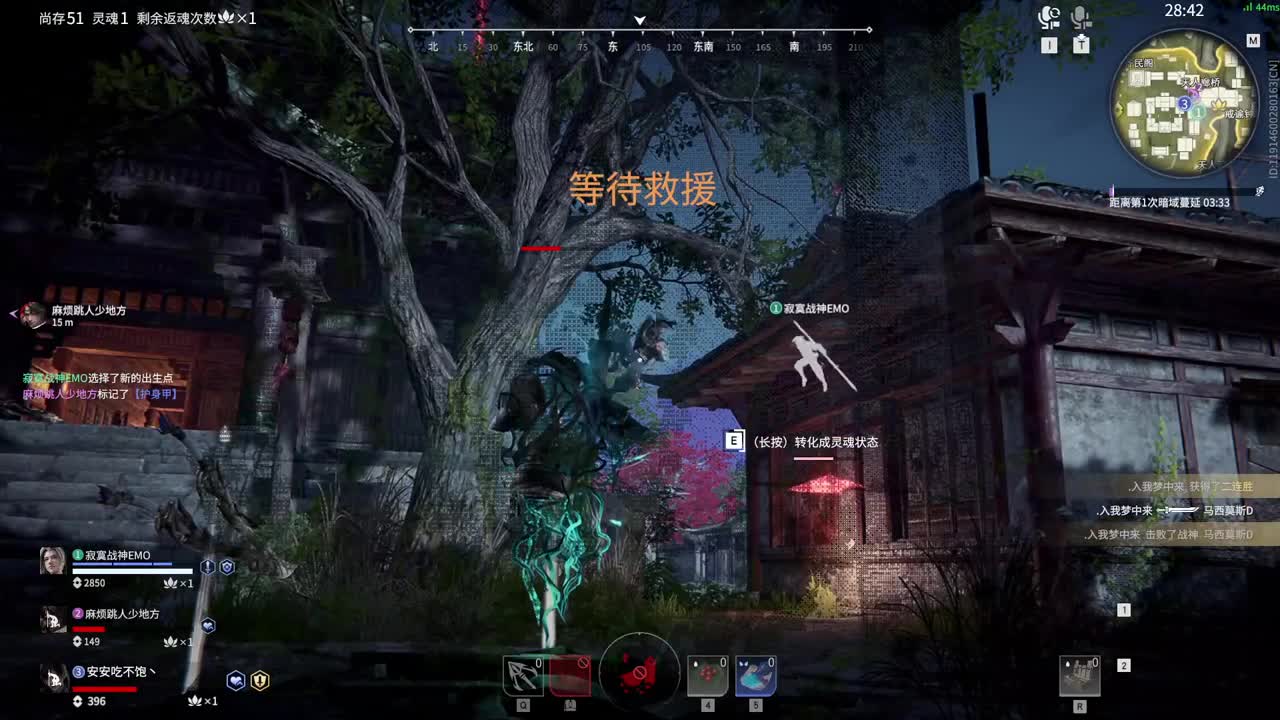Click the grenade icon in the center wheel
The height and width of the screenshot is (720, 1280).
639,674
